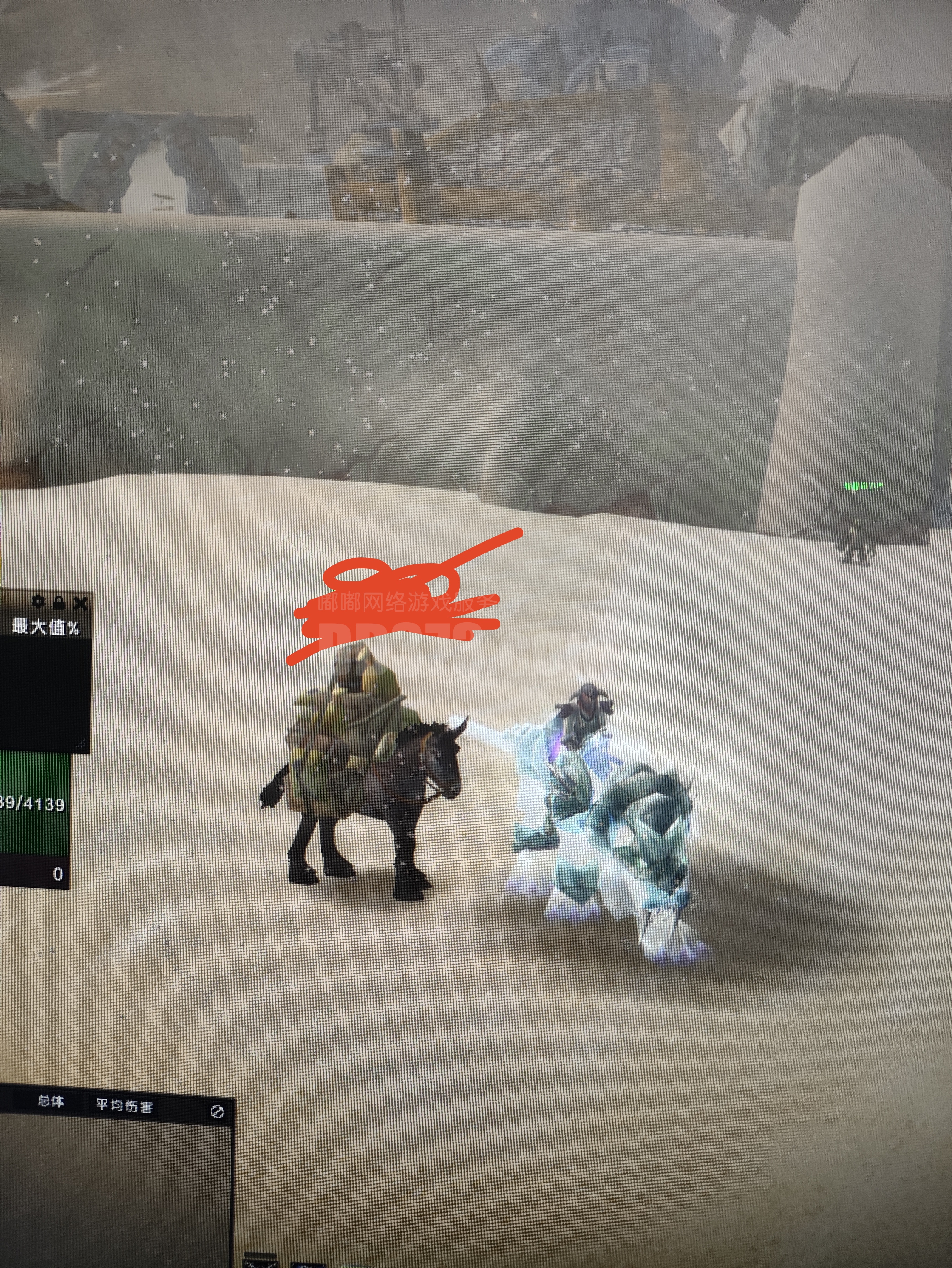952x1268 pixels.
Task: Select the 平均伤害 display mode
Action: click(x=124, y=1105)
